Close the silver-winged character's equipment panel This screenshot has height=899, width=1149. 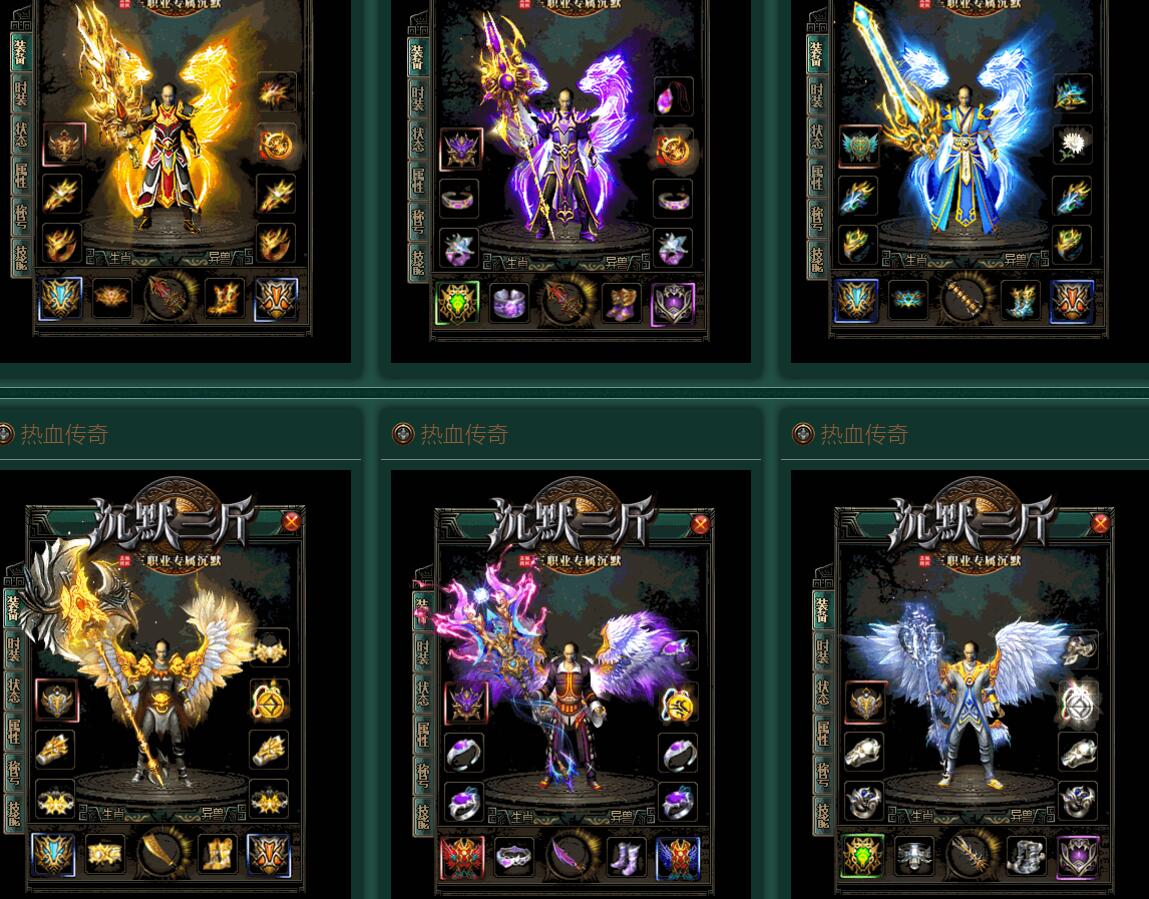pyautogui.click(x=1100, y=523)
